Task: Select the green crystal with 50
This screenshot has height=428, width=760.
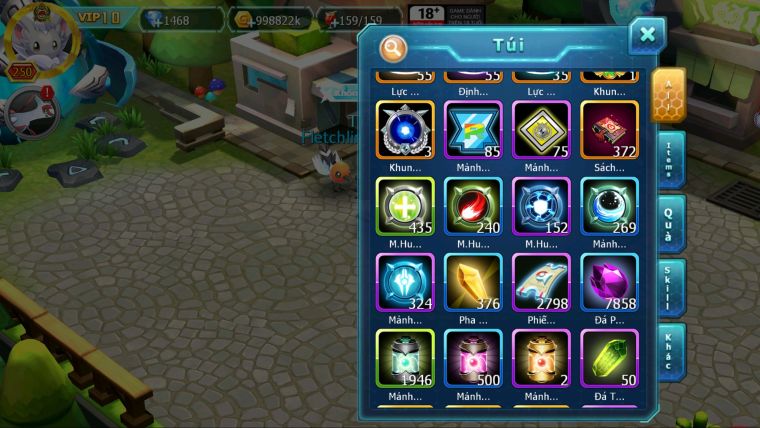Action: [609, 358]
